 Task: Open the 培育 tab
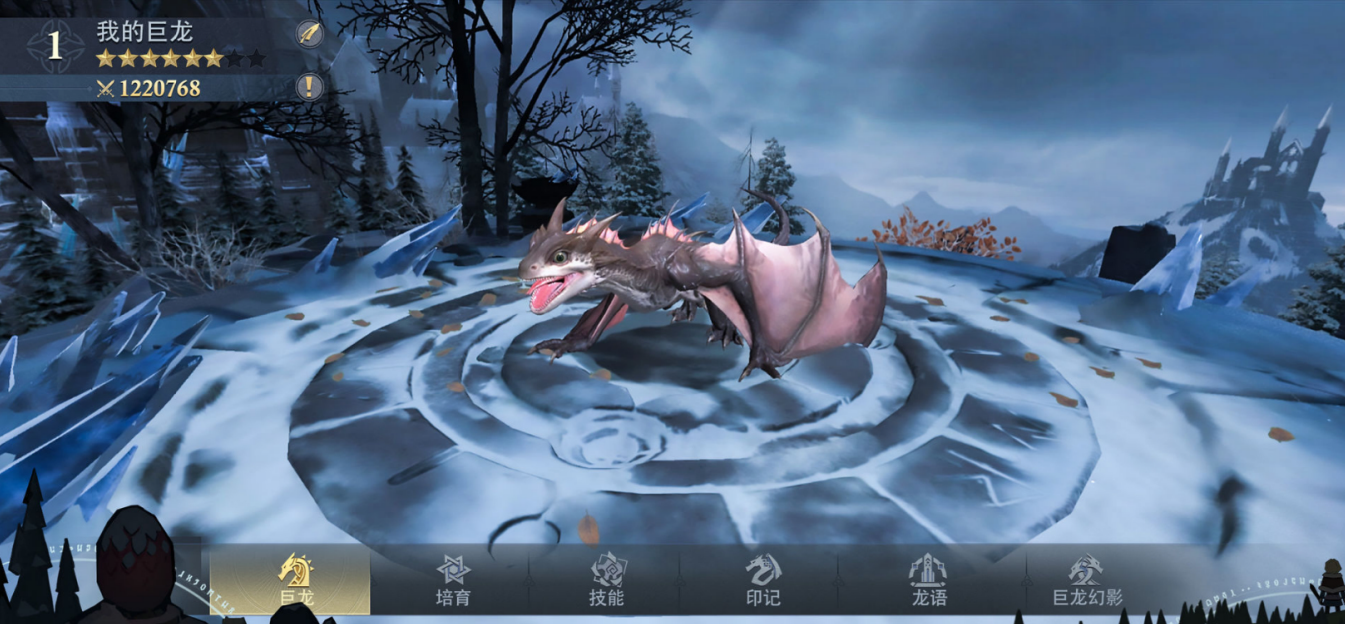(452, 580)
